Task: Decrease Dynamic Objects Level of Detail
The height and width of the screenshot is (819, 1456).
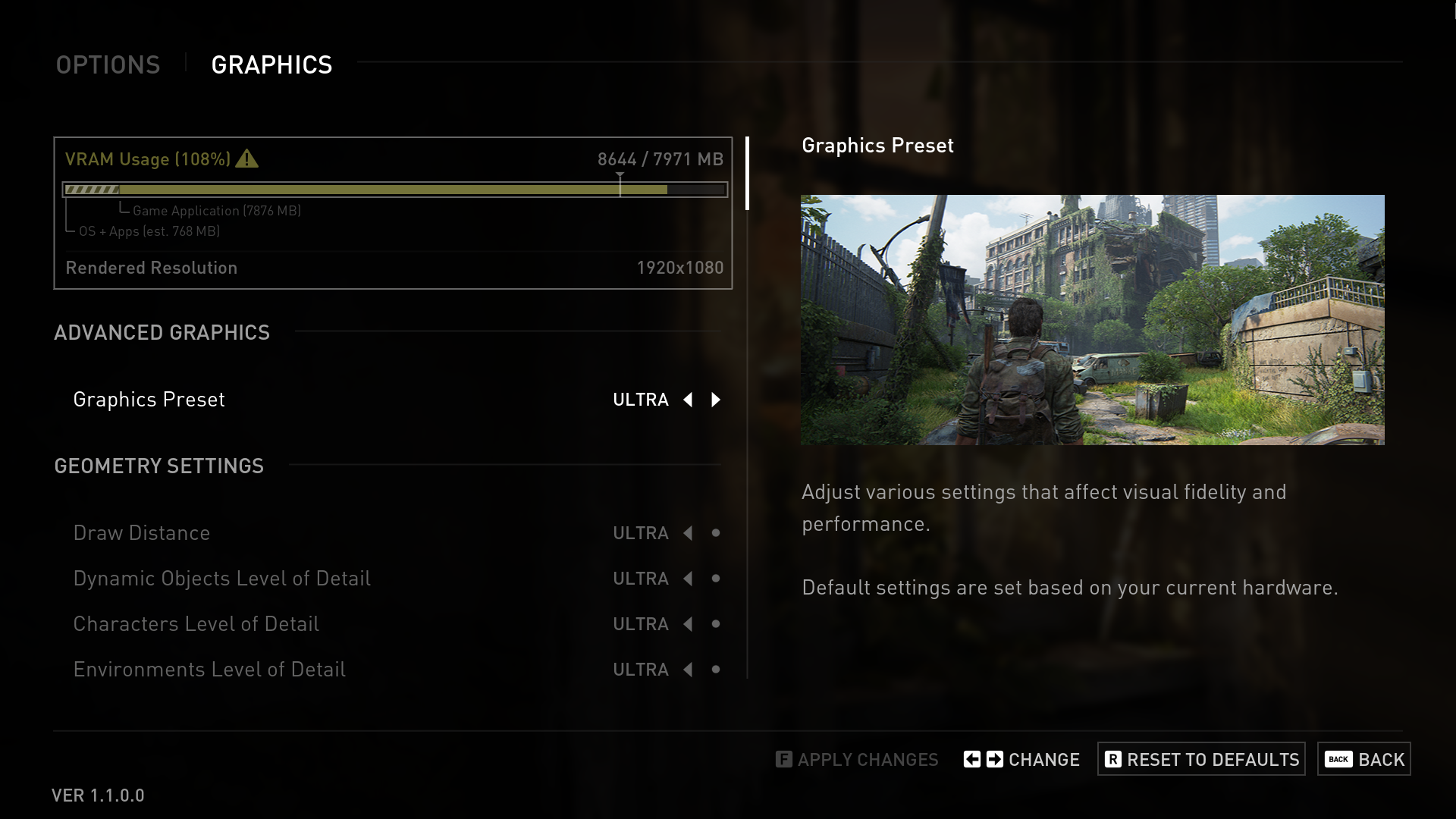Action: coord(688,579)
